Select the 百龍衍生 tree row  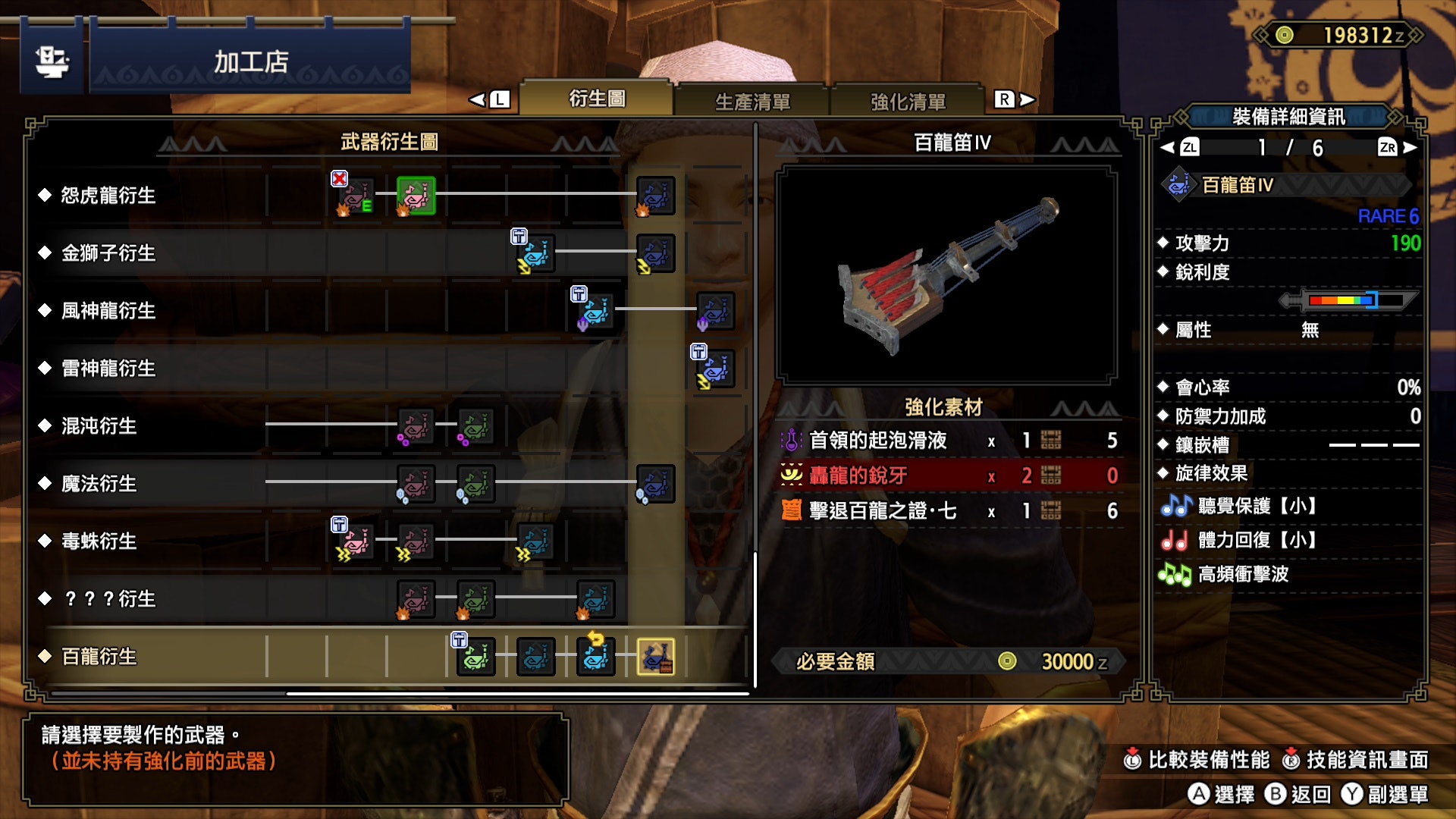pyautogui.click(x=99, y=657)
